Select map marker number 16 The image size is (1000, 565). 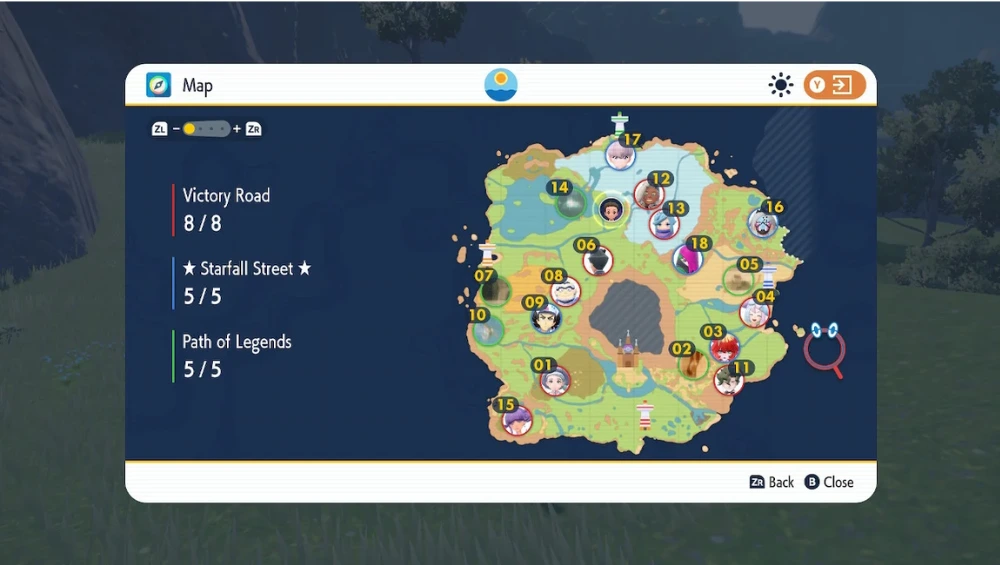click(763, 222)
